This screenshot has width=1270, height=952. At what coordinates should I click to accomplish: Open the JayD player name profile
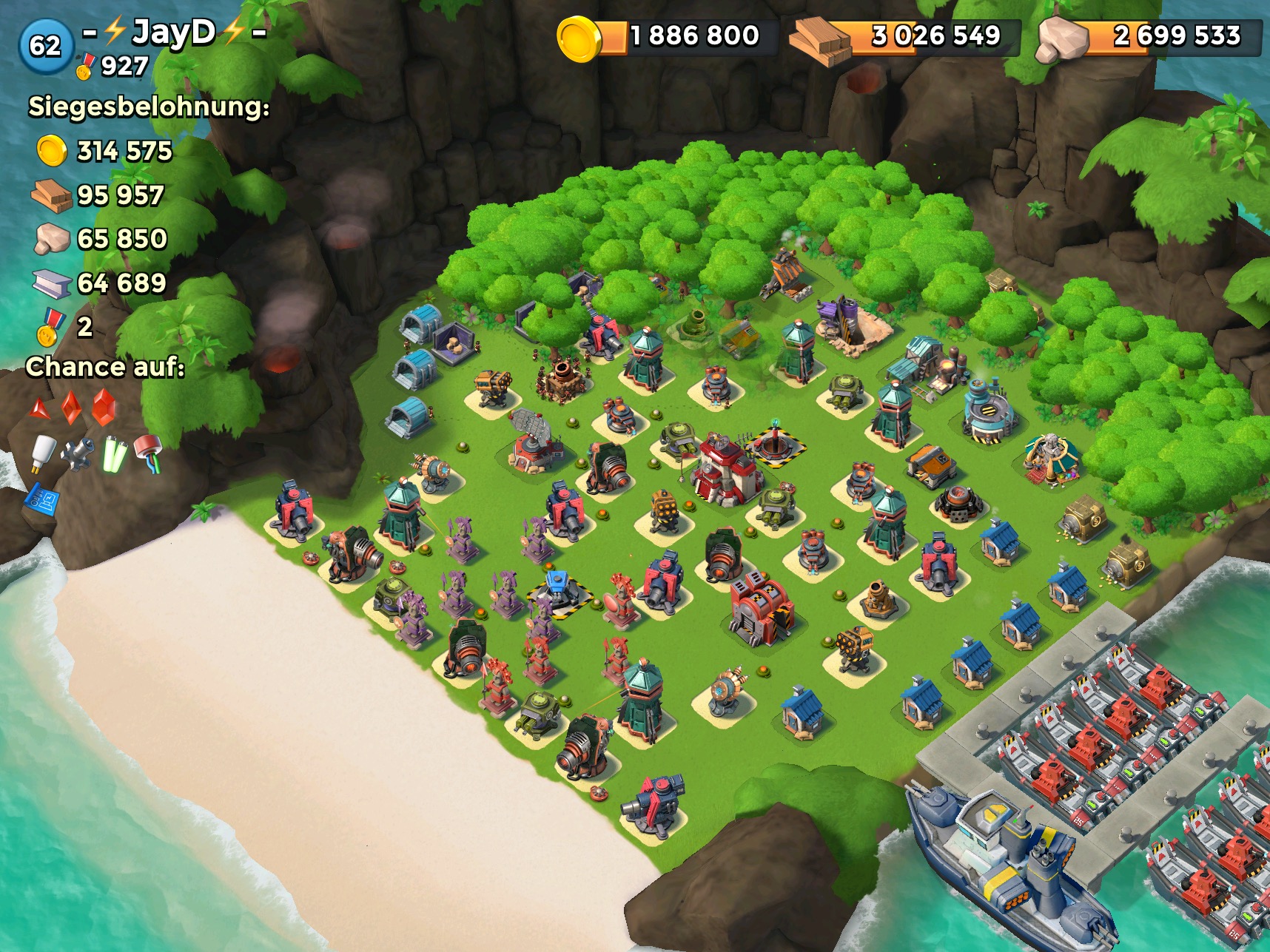tap(175, 33)
